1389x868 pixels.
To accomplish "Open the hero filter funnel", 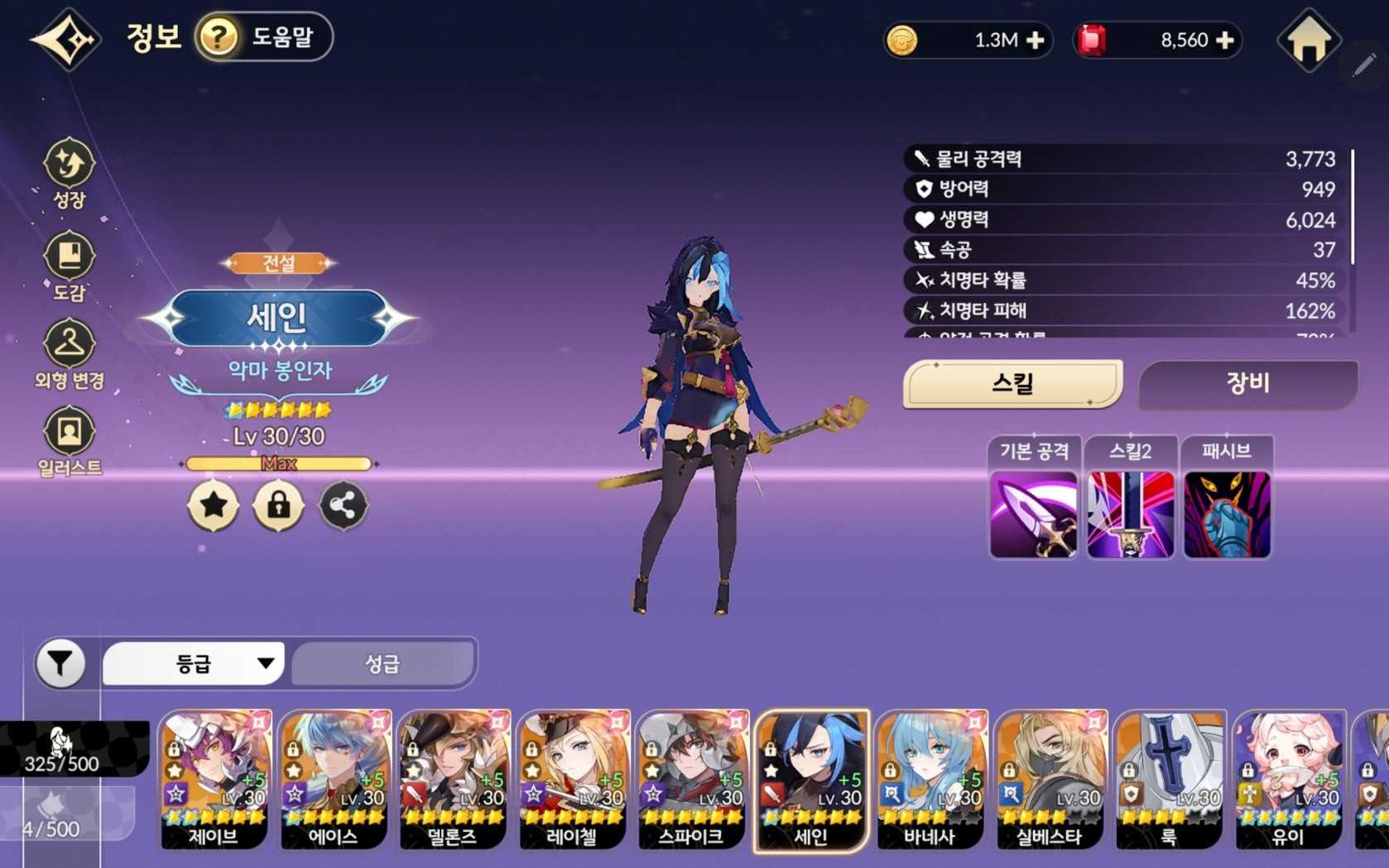I will point(60,664).
